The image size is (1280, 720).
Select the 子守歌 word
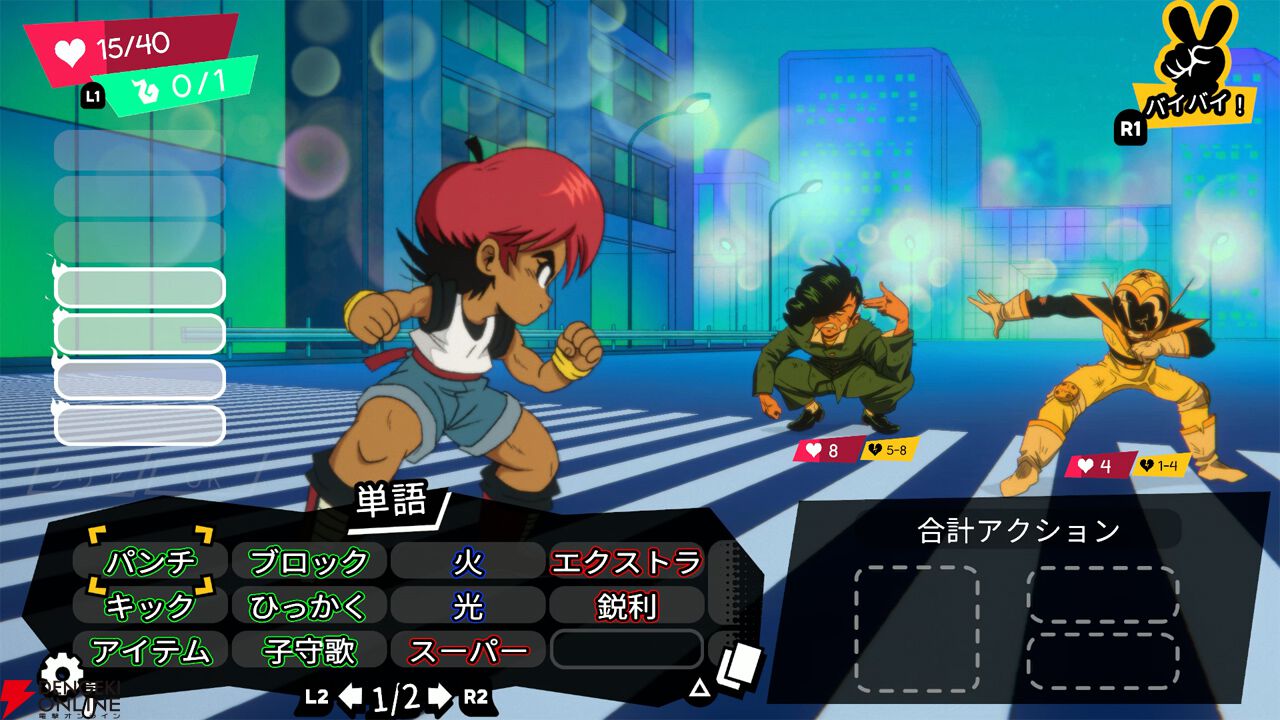pos(308,651)
